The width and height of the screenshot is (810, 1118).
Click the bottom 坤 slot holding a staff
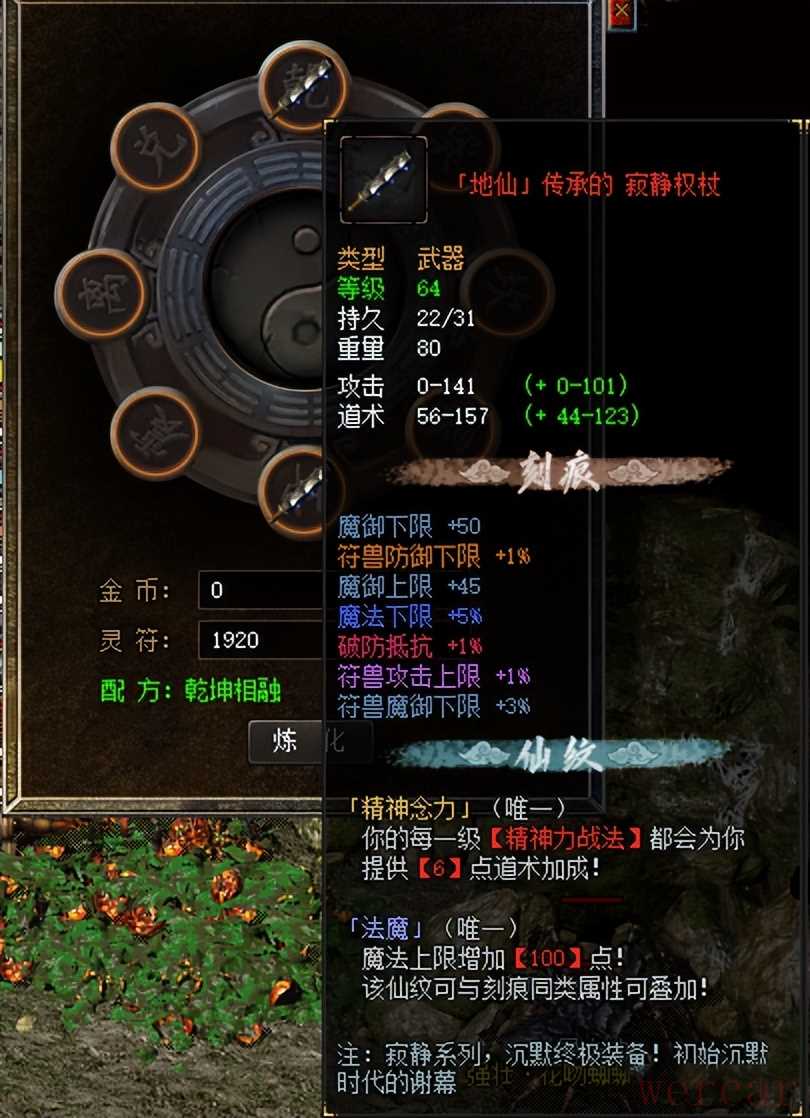(296, 490)
